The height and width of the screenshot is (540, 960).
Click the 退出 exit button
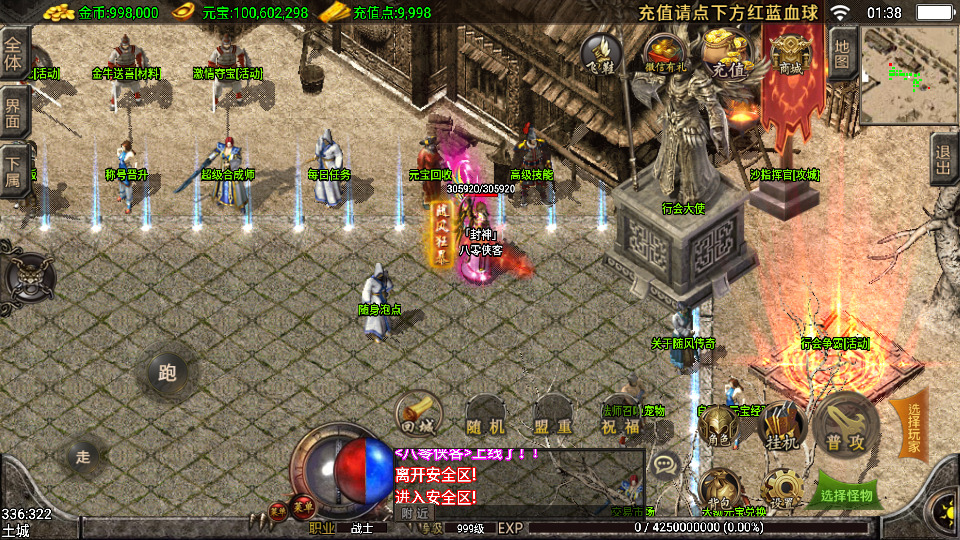(x=944, y=160)
